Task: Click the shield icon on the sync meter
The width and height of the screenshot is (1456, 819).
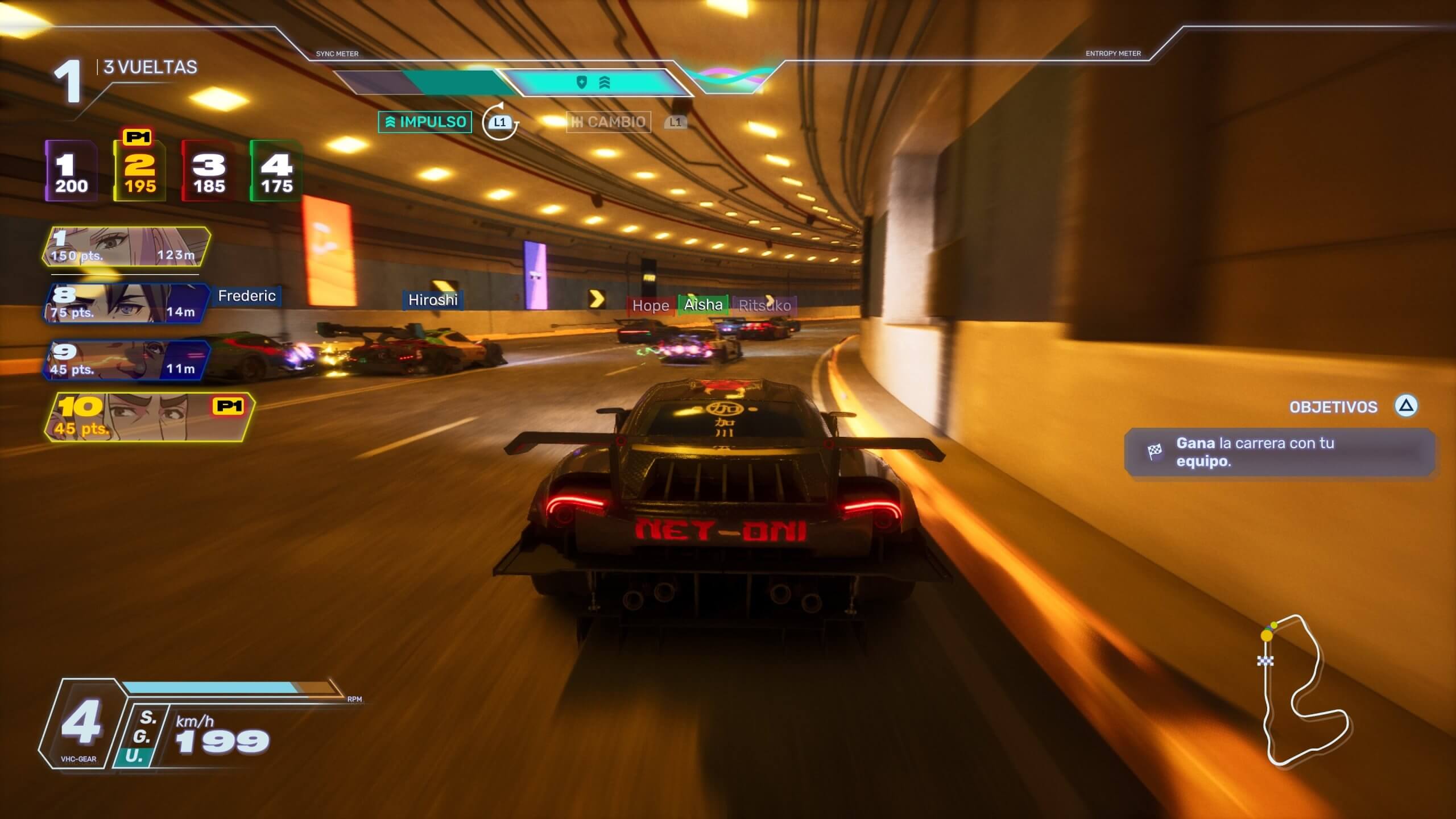Action: tap(581, 83)
